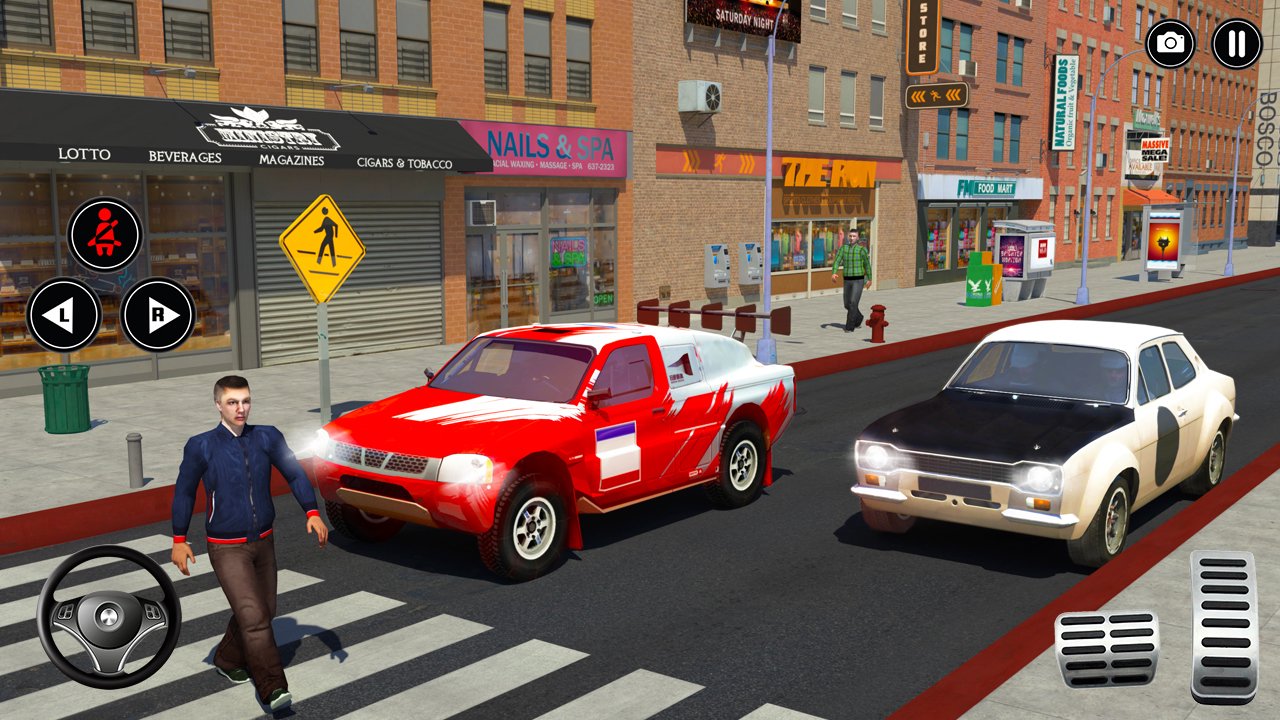The image size is (1280, 720).
Task: Activate the right turn signal
Action: (x=158, y=315)
